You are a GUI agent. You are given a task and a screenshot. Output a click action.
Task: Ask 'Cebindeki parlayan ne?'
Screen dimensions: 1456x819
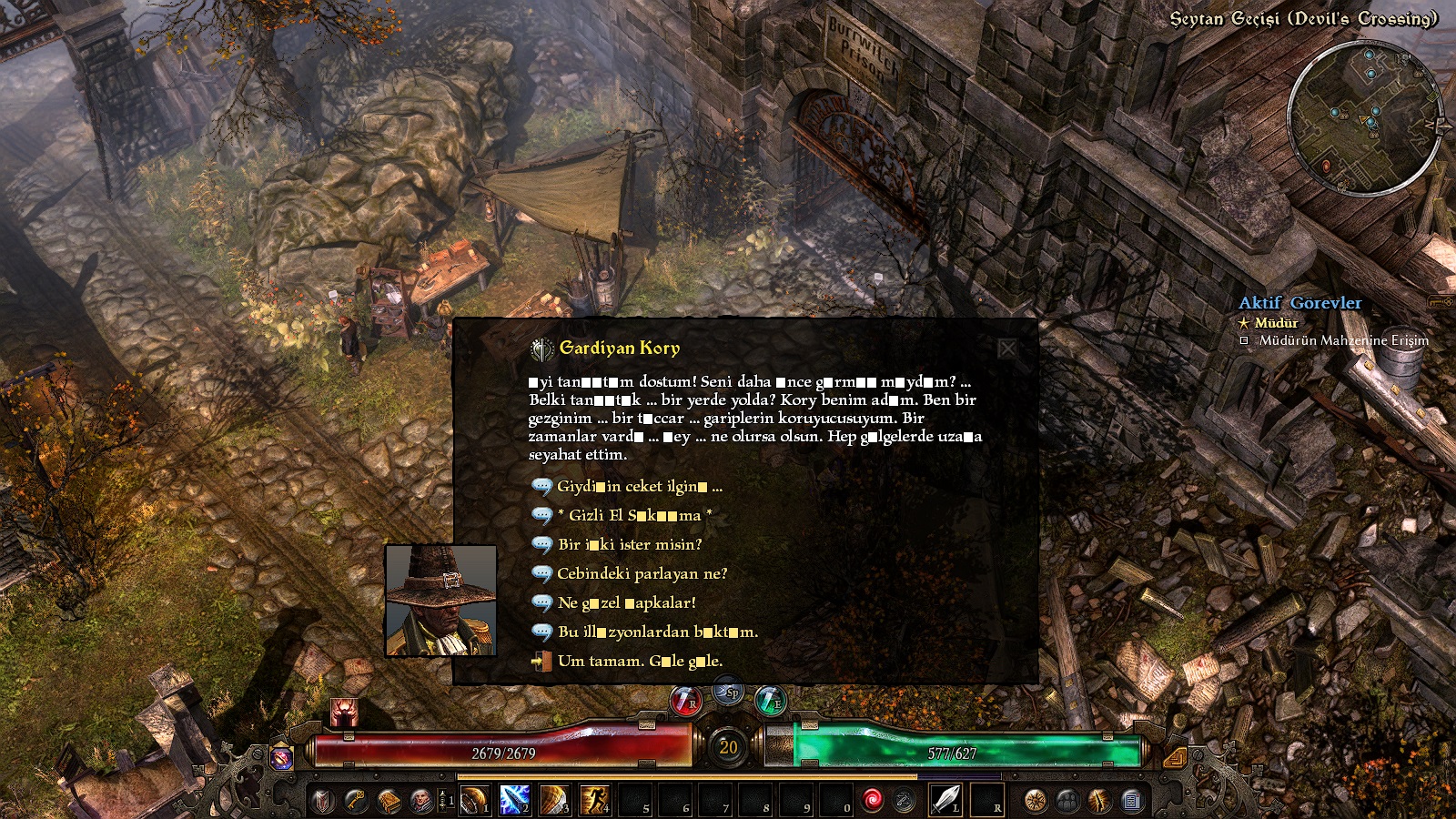point(642,574)
